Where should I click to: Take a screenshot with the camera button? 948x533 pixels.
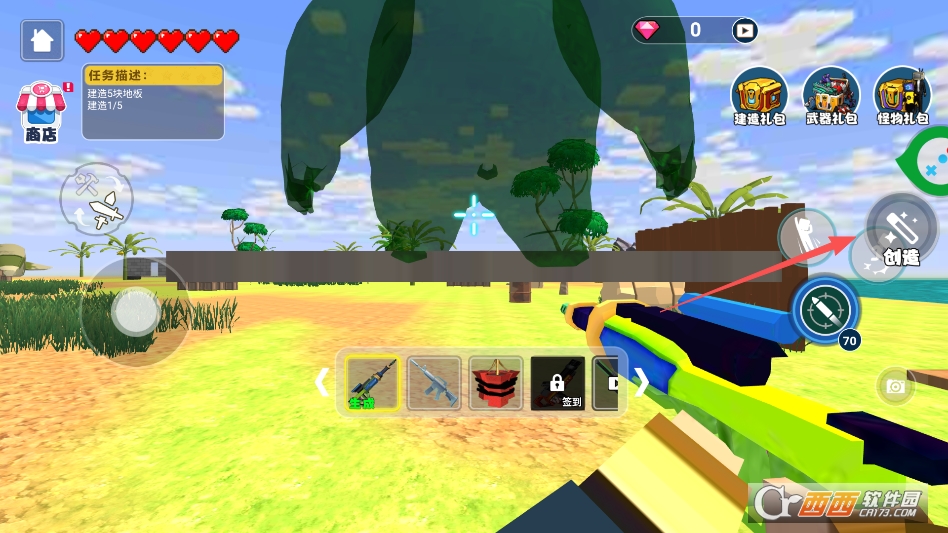pos(895,386)
